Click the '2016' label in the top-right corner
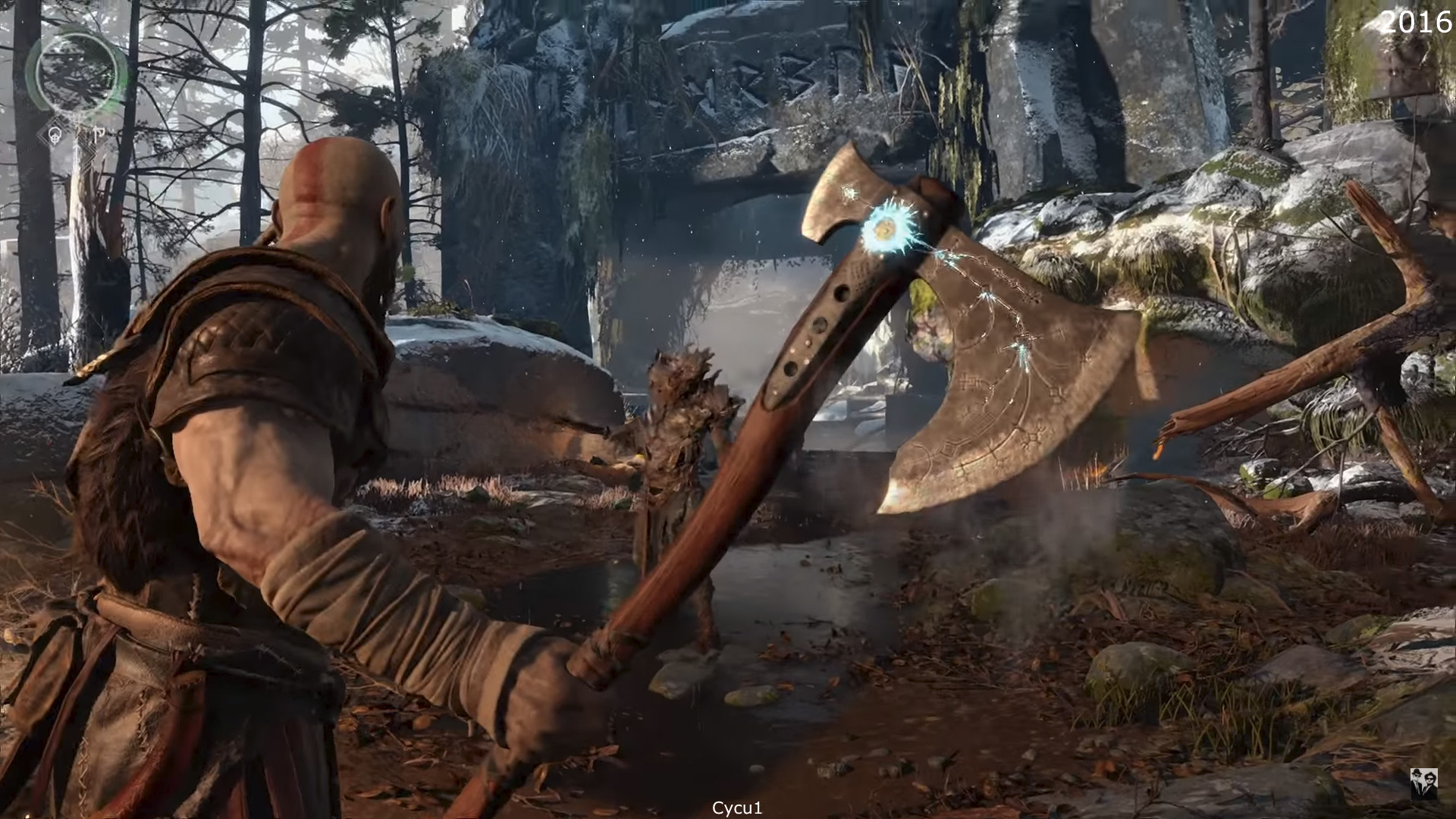The height and width of the screenshot is (819, 1456). (x=1417, y=23)
